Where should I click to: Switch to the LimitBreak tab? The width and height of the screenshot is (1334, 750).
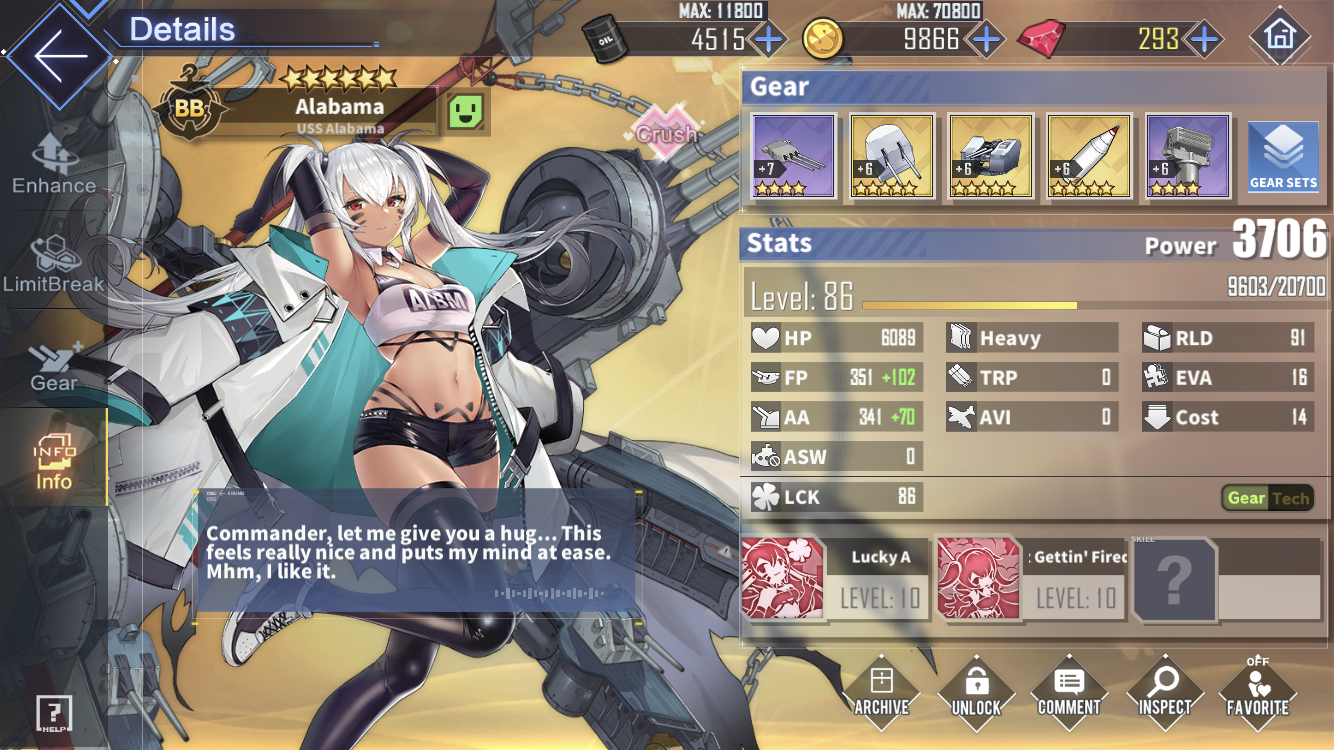pos(53,265)
